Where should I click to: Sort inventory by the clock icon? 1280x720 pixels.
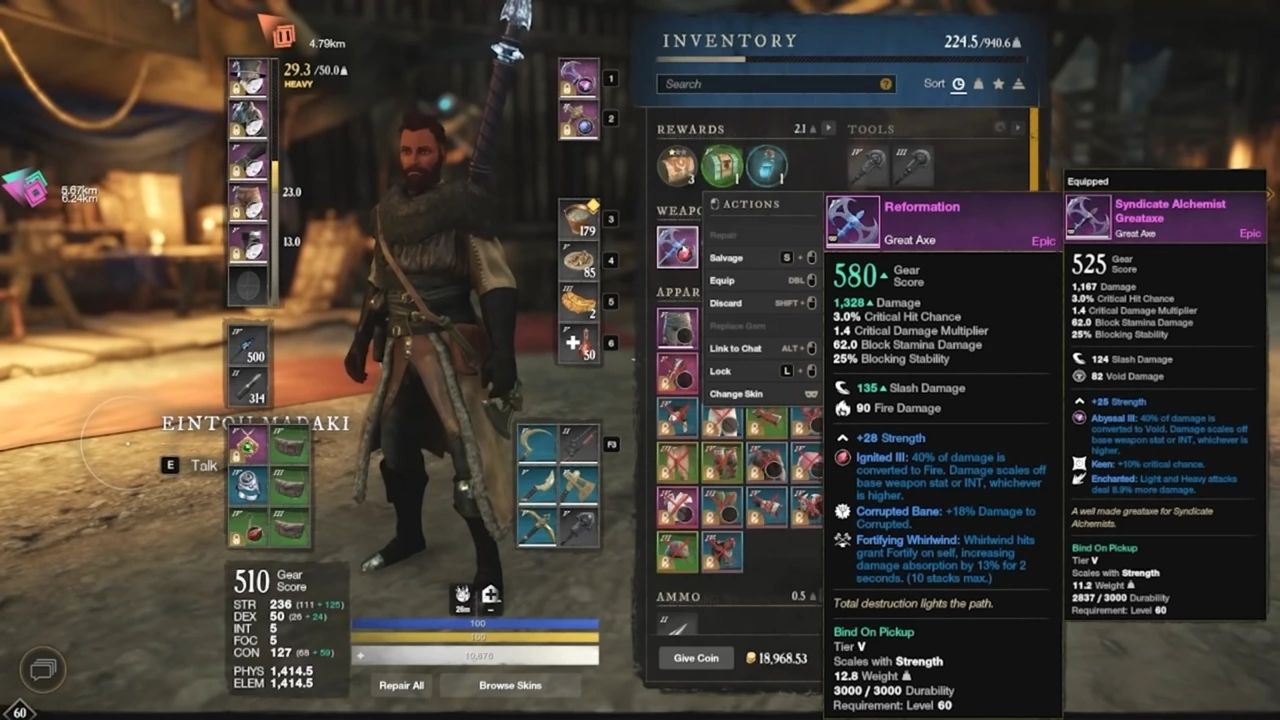958,84
